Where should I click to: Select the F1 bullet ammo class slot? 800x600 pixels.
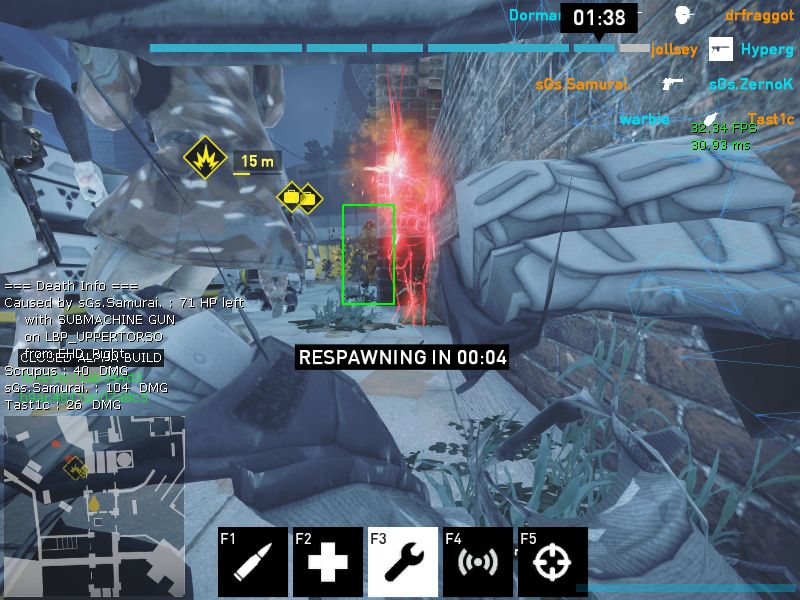pyautogui.click(x=253, y=562)
